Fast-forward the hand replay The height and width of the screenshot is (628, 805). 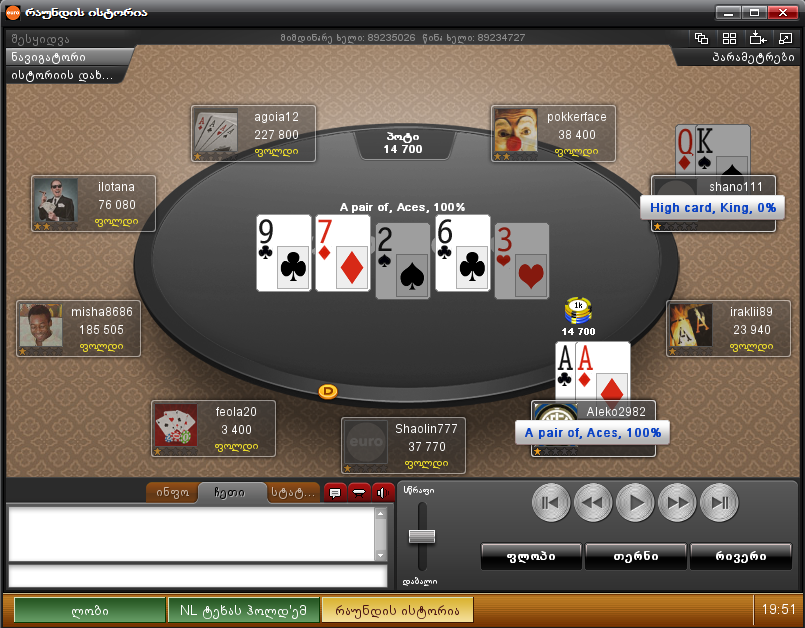pyautogui.click(x=677, y=502)
